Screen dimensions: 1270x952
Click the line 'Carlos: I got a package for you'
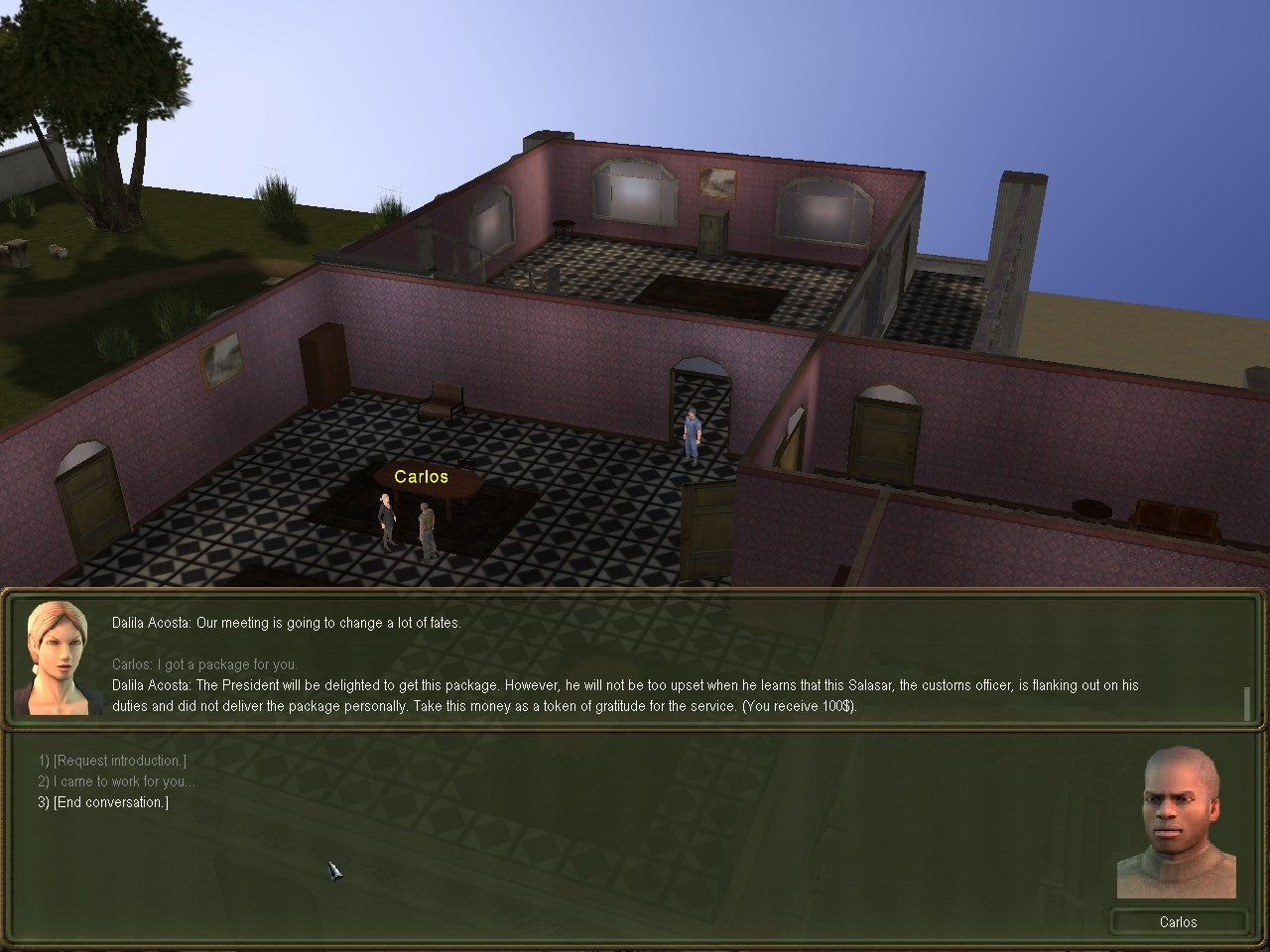(x=204, y=664)
